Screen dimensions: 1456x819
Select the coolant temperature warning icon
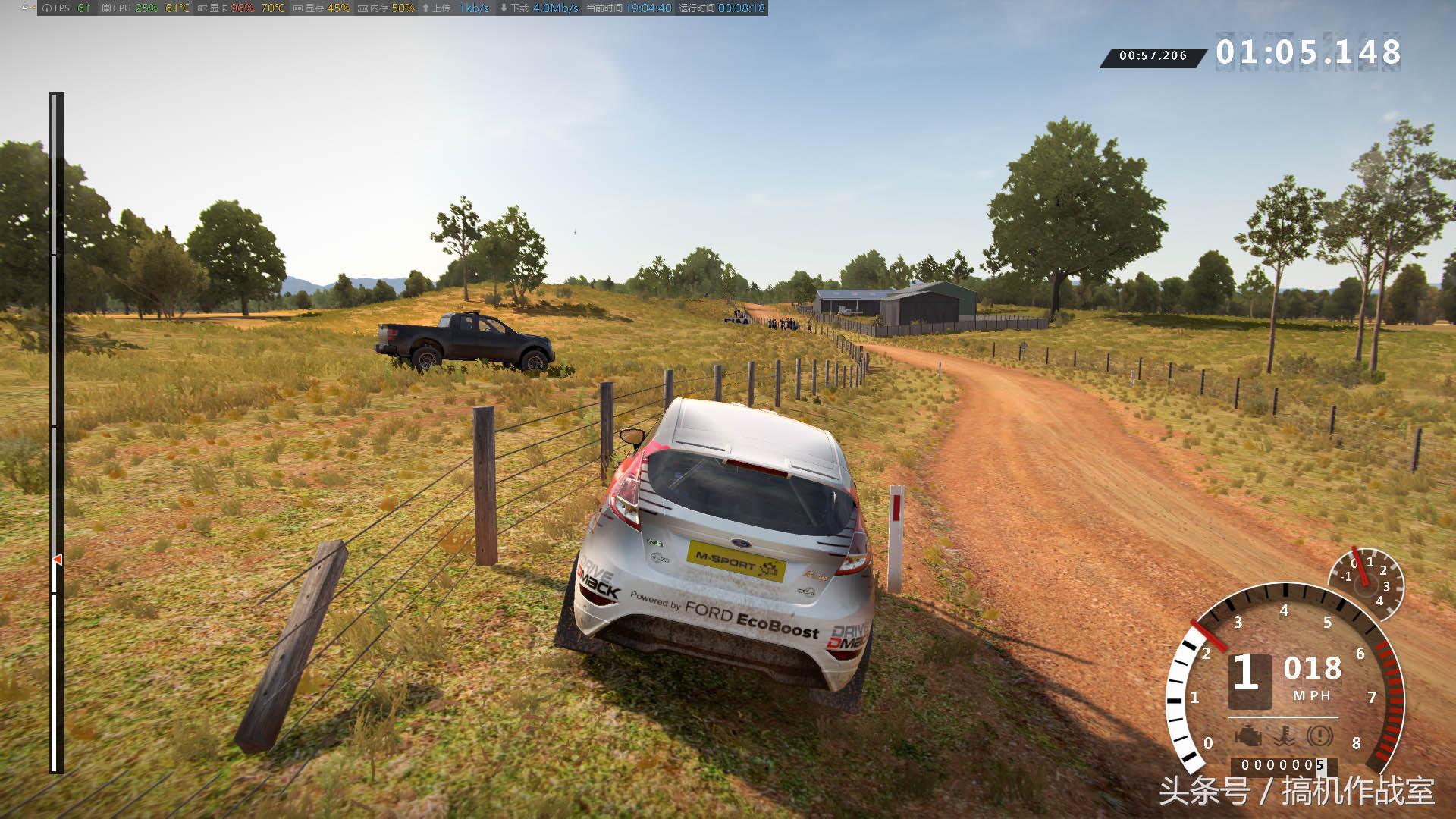tap(1283, 736)
